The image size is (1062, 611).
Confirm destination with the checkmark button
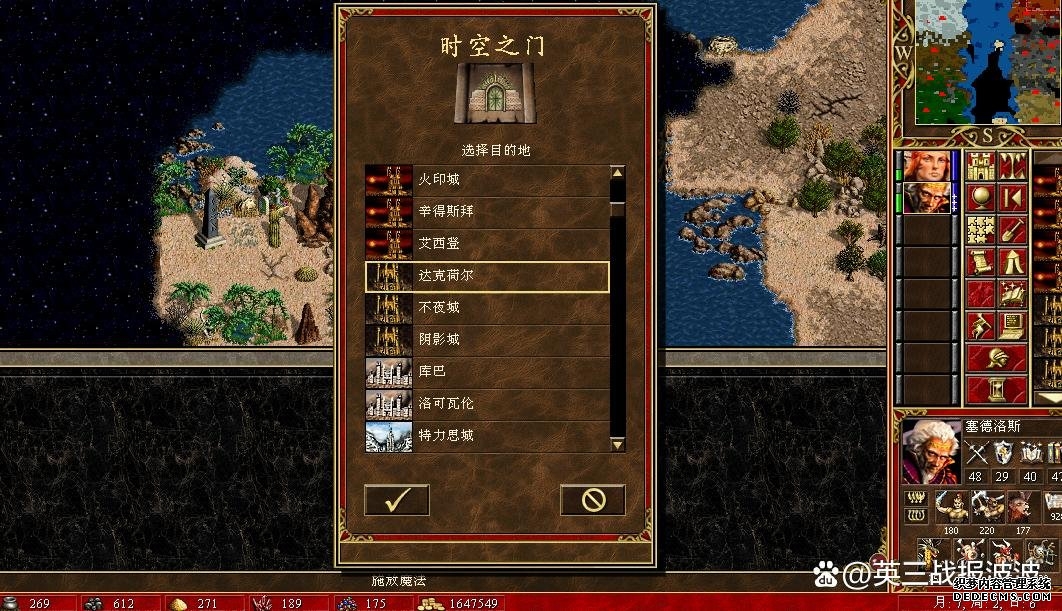(x=396, y=500)
